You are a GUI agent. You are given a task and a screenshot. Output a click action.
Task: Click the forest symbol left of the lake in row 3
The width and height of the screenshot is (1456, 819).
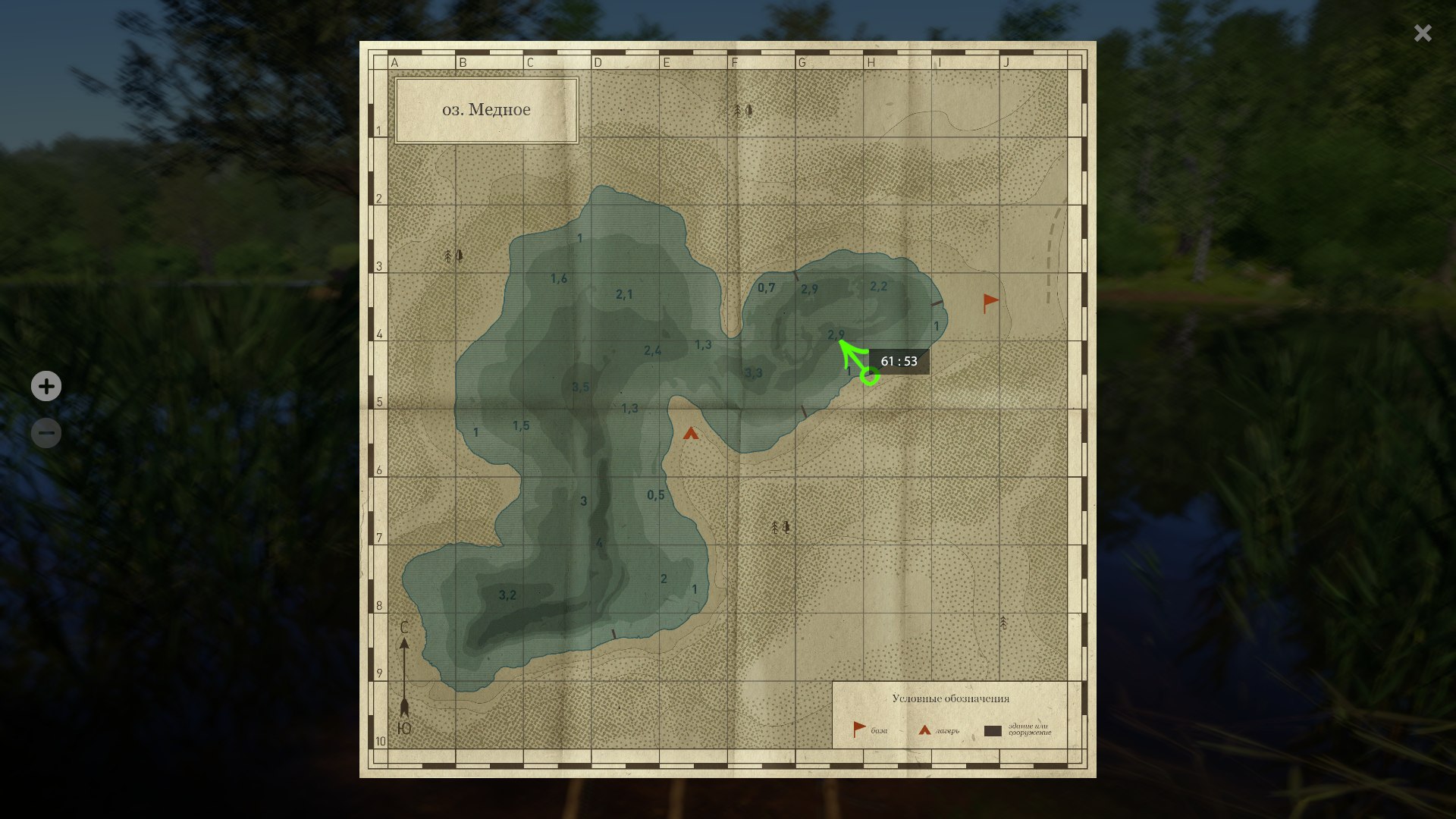[453, 256]
